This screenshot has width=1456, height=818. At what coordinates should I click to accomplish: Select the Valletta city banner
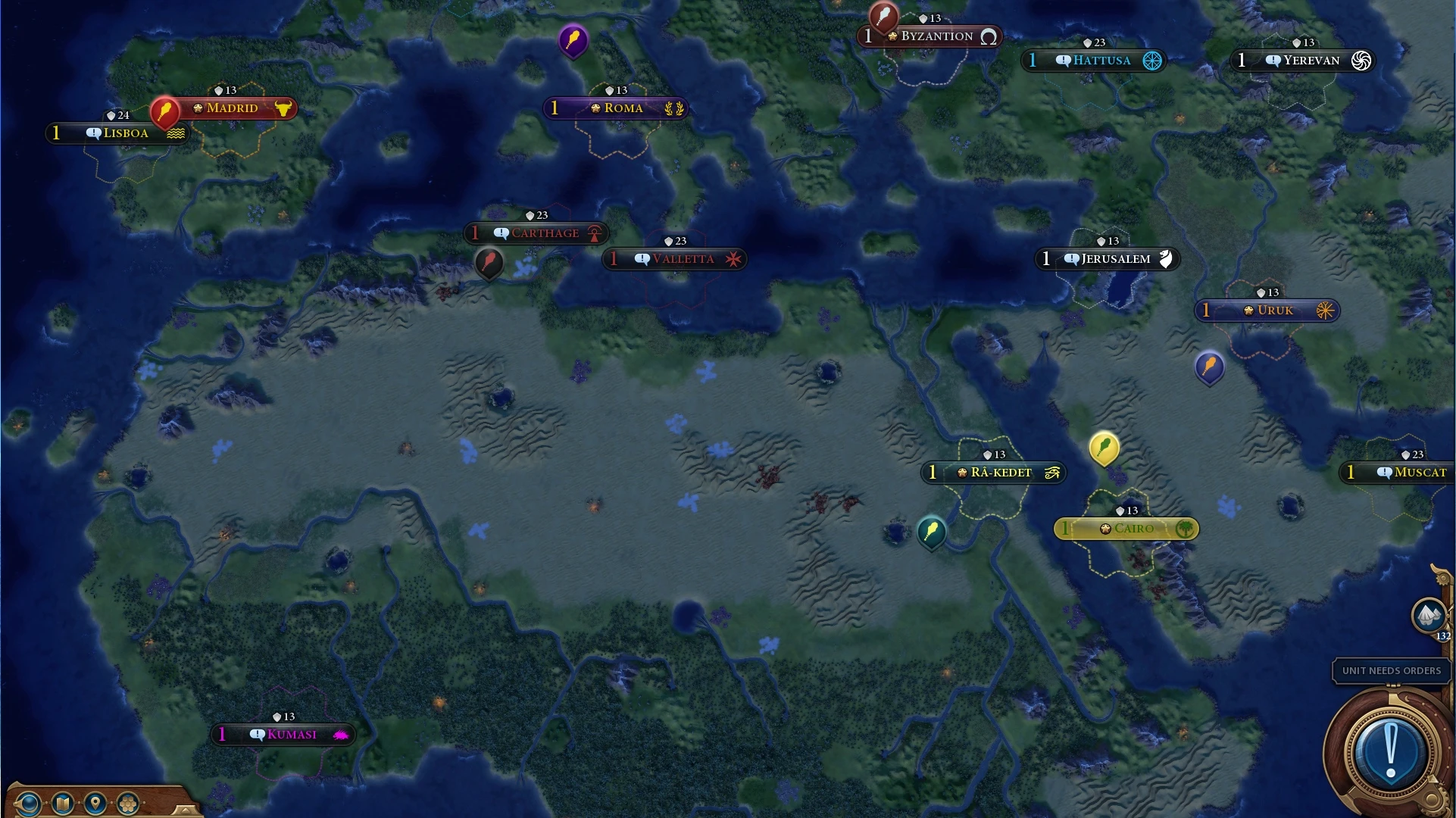pyautogui.click(x=674, y=258)
